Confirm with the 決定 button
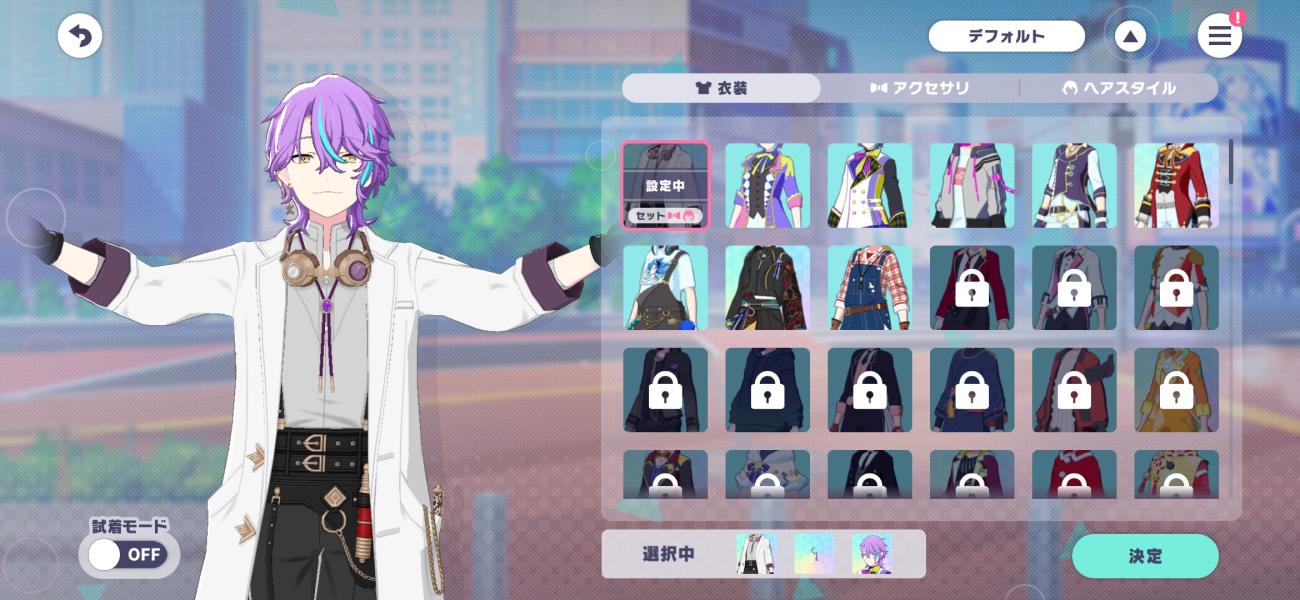1300x600 pixels. click(1145, 556)
